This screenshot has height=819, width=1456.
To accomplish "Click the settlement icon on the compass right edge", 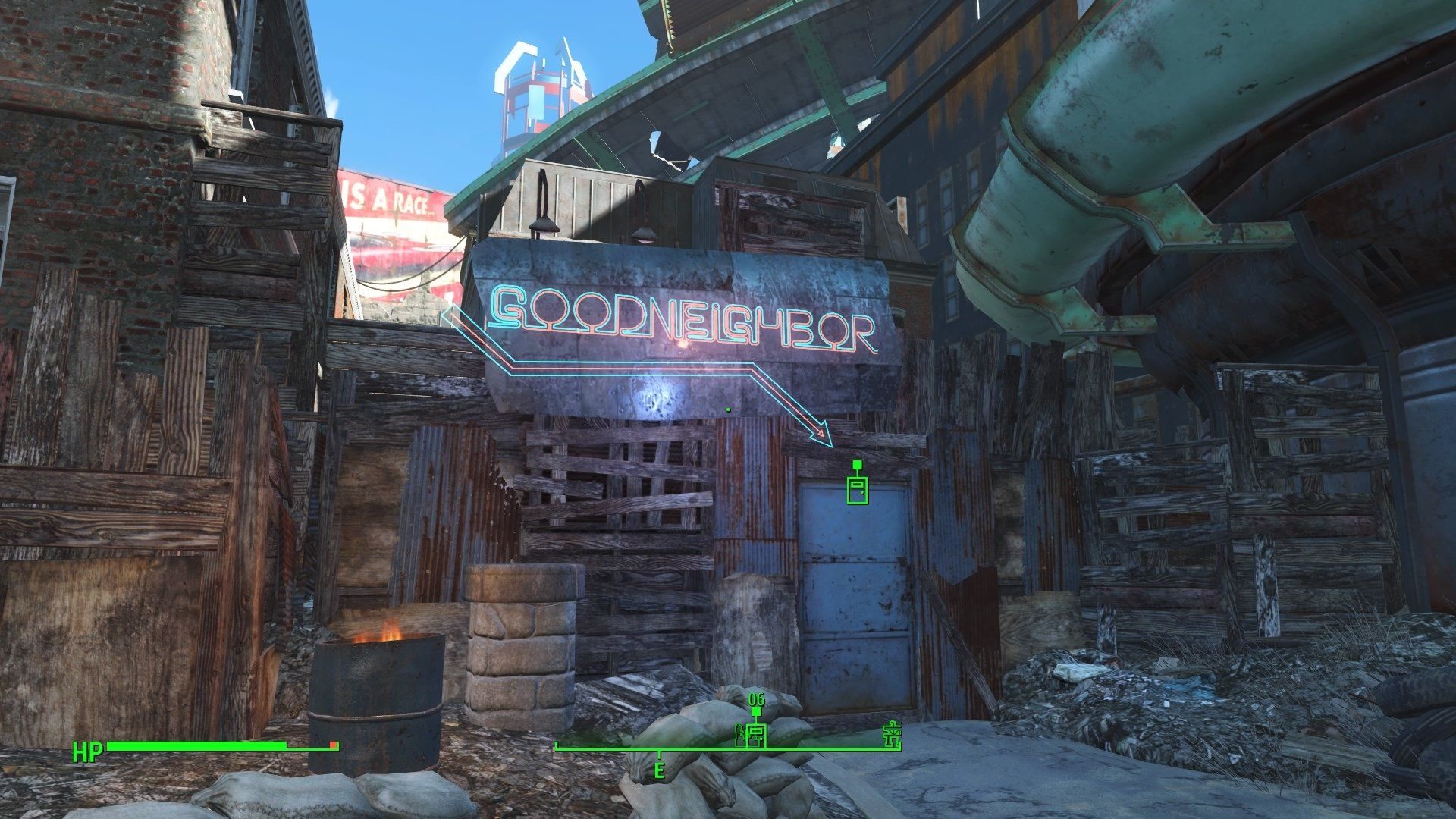I will pyautogui.click(x=893, y=733).
